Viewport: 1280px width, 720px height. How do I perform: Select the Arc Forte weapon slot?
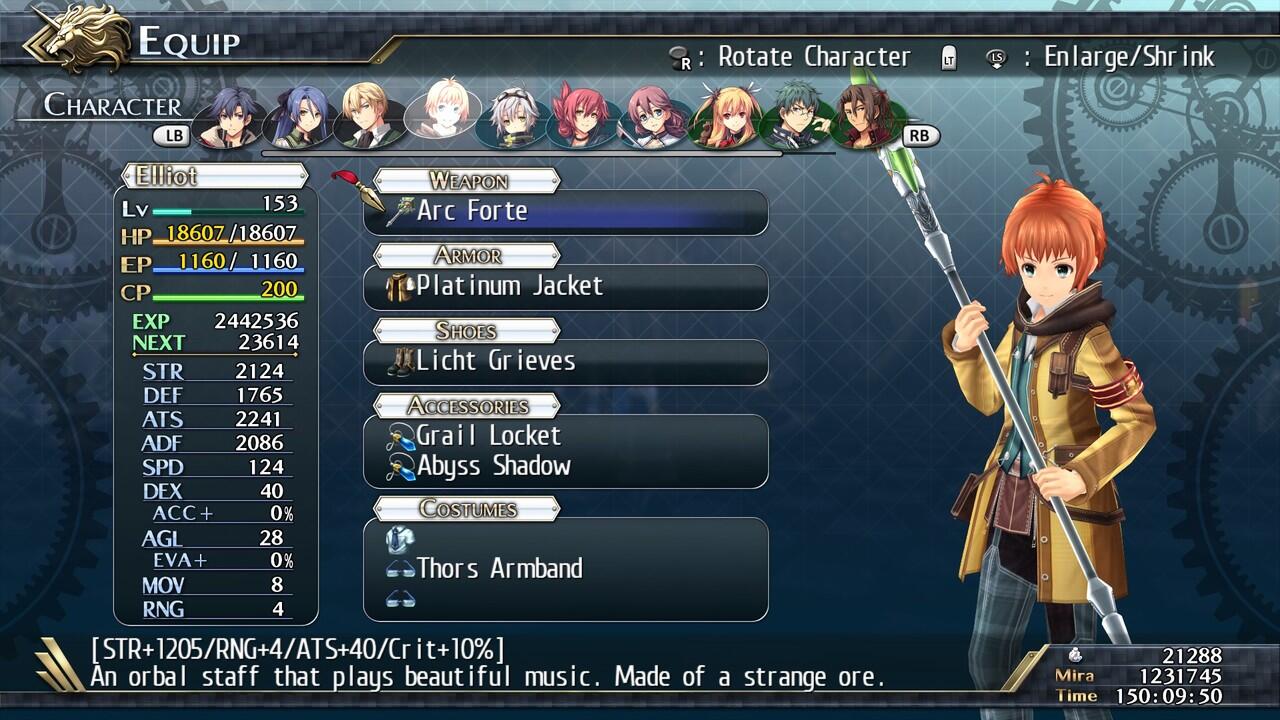565,212
